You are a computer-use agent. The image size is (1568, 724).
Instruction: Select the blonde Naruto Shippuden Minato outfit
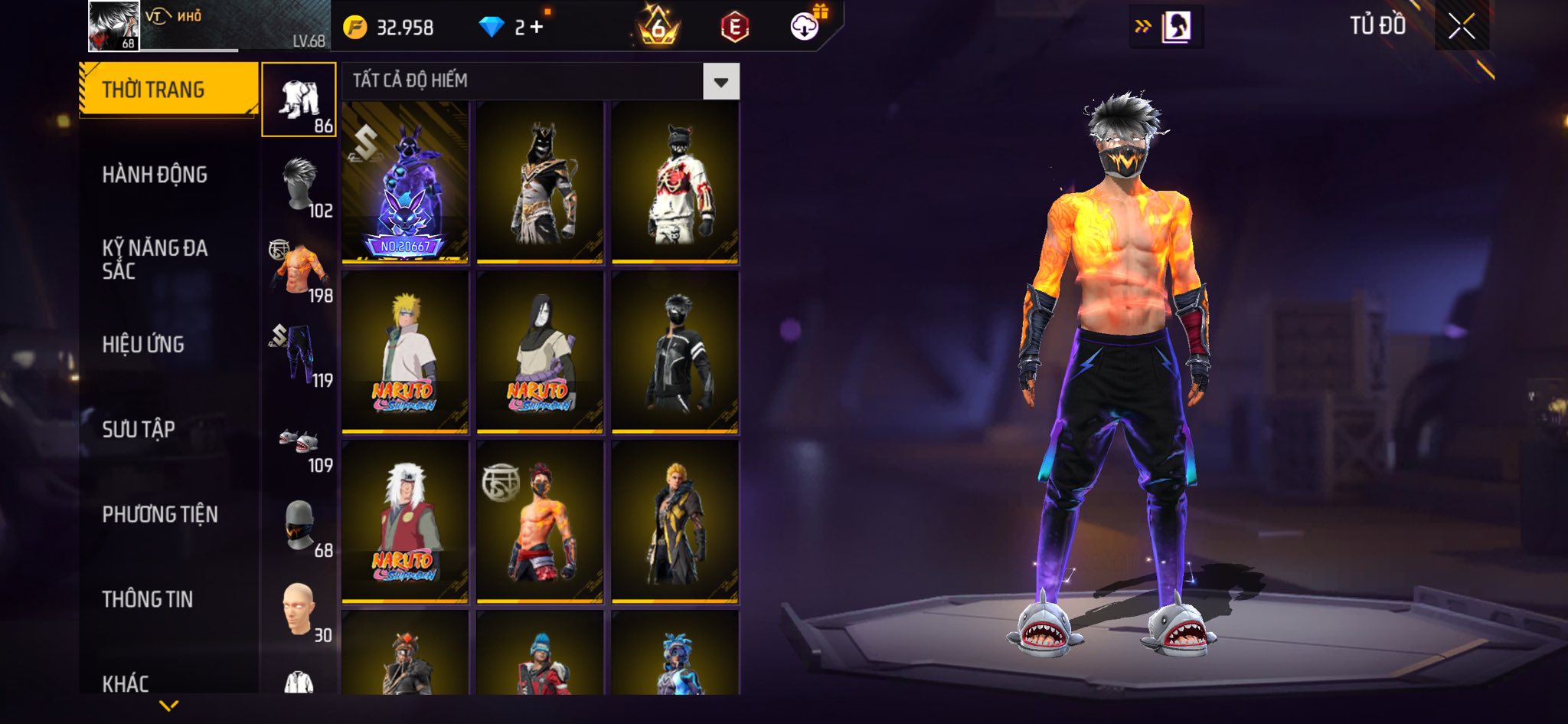(405, 352)
